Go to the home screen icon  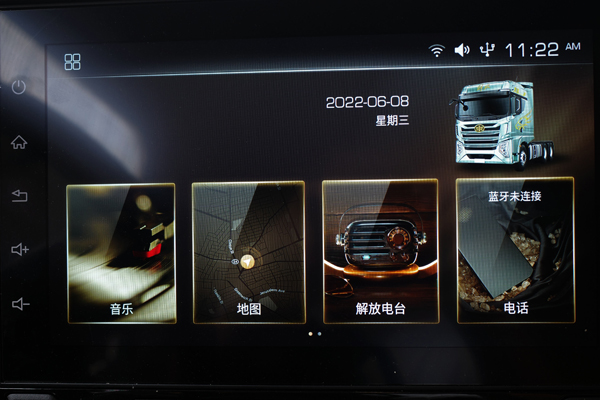[19, 142]
